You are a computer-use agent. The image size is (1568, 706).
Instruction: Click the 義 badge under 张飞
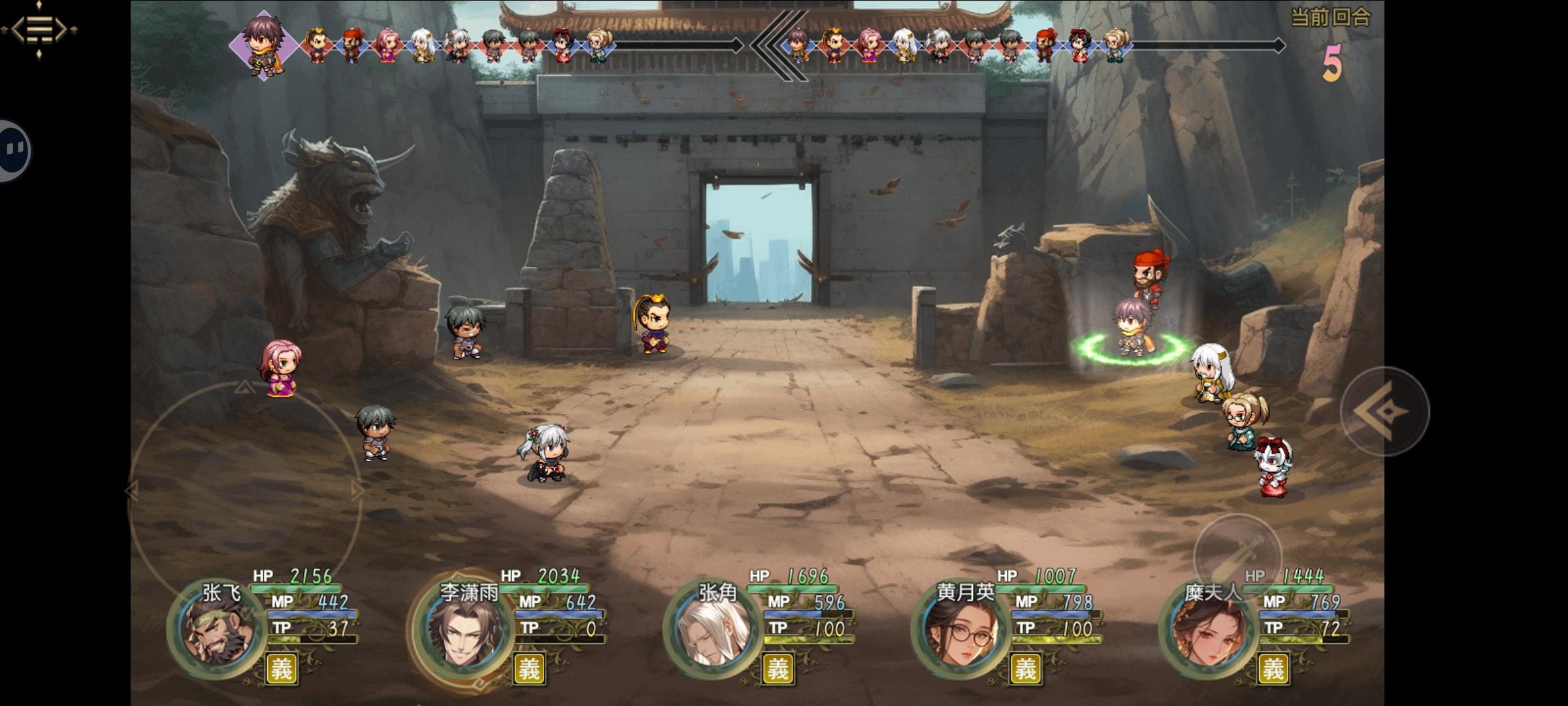pyautogui.click(x=282, y=669)
